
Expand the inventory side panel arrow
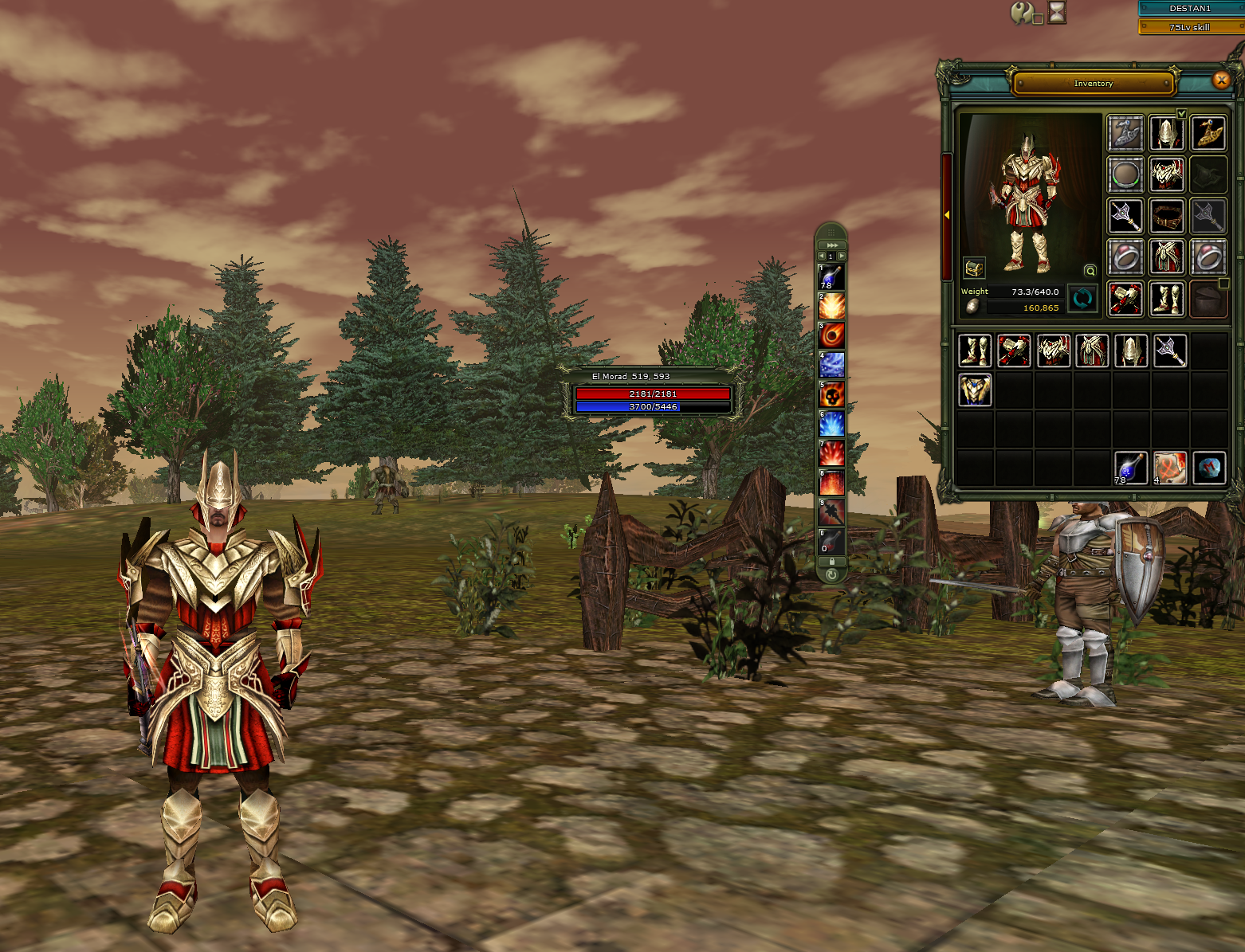click(946, 215)
